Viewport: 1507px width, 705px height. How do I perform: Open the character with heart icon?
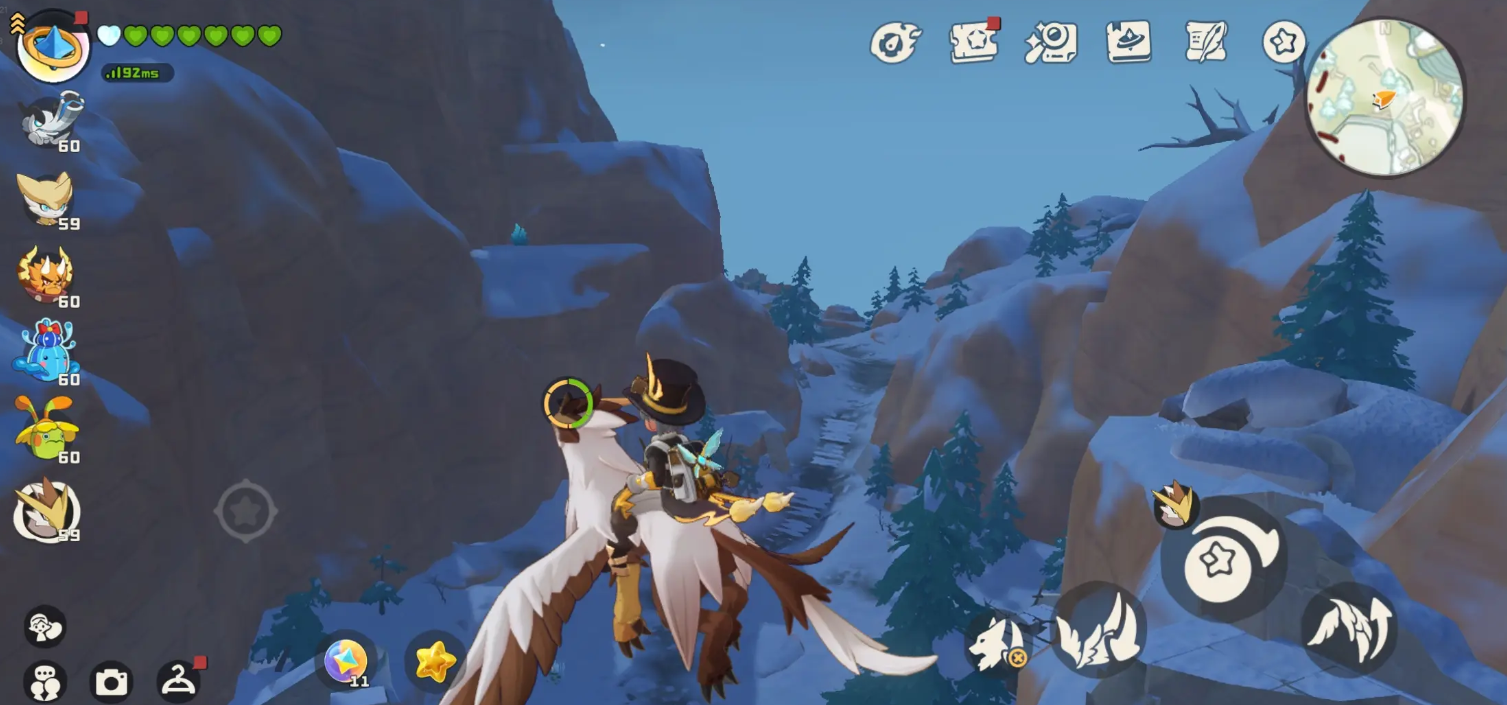tap(44, 627)
